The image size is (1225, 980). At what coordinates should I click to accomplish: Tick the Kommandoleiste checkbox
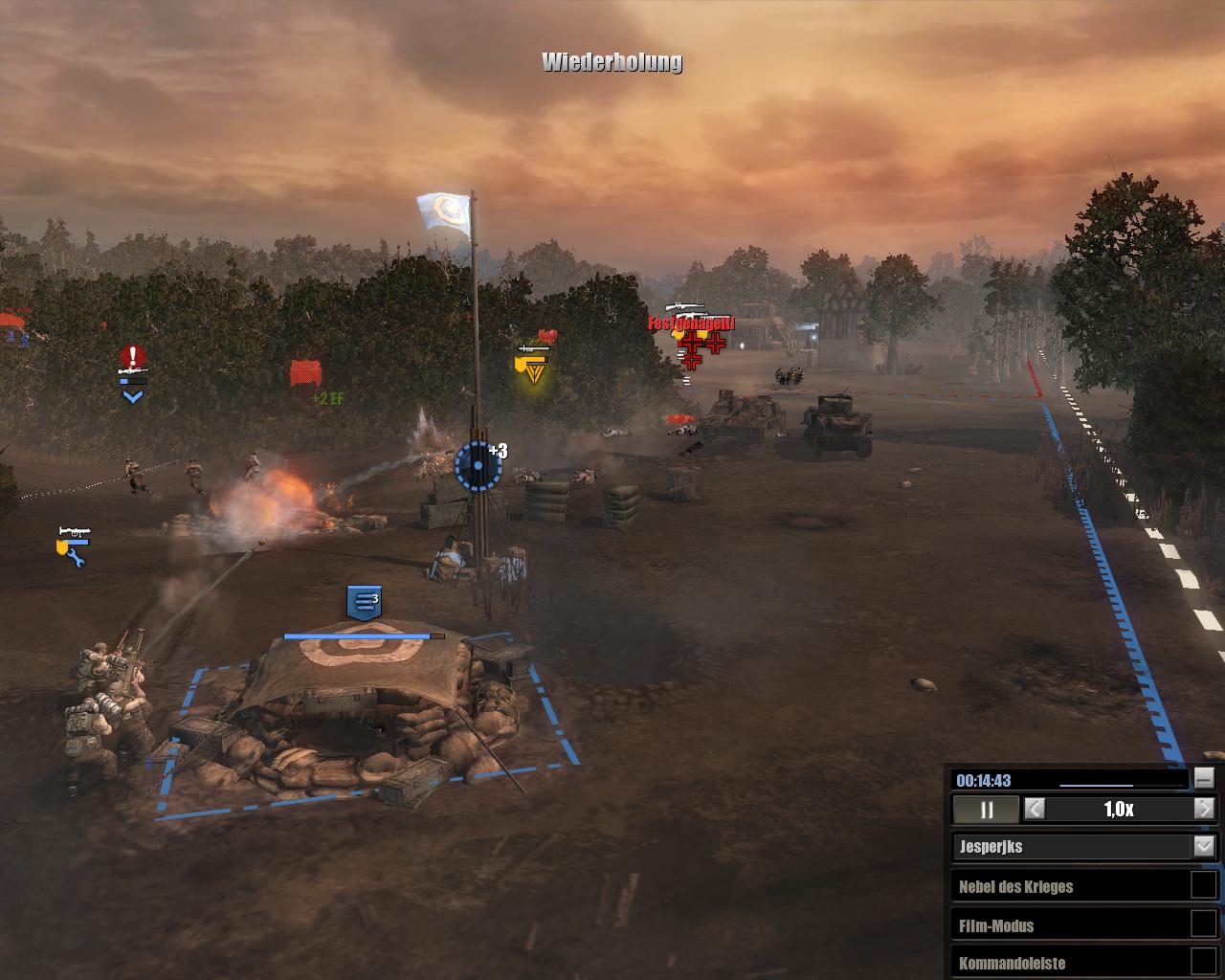1203,962
